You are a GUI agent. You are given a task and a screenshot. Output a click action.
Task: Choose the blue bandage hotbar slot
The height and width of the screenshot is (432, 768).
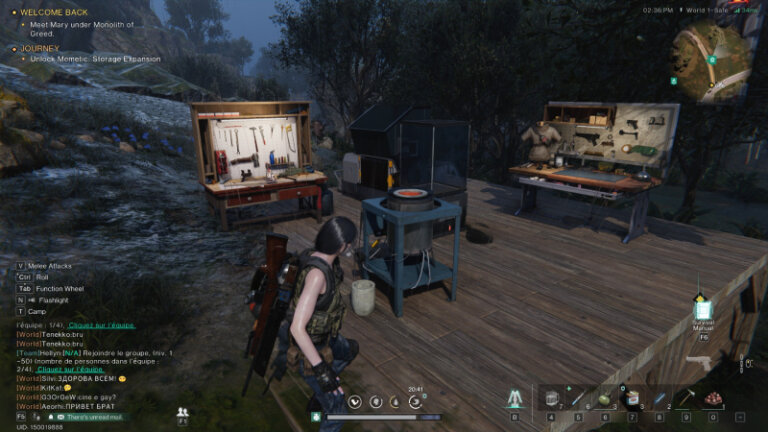pyautogui.click(x=659, y=399)
